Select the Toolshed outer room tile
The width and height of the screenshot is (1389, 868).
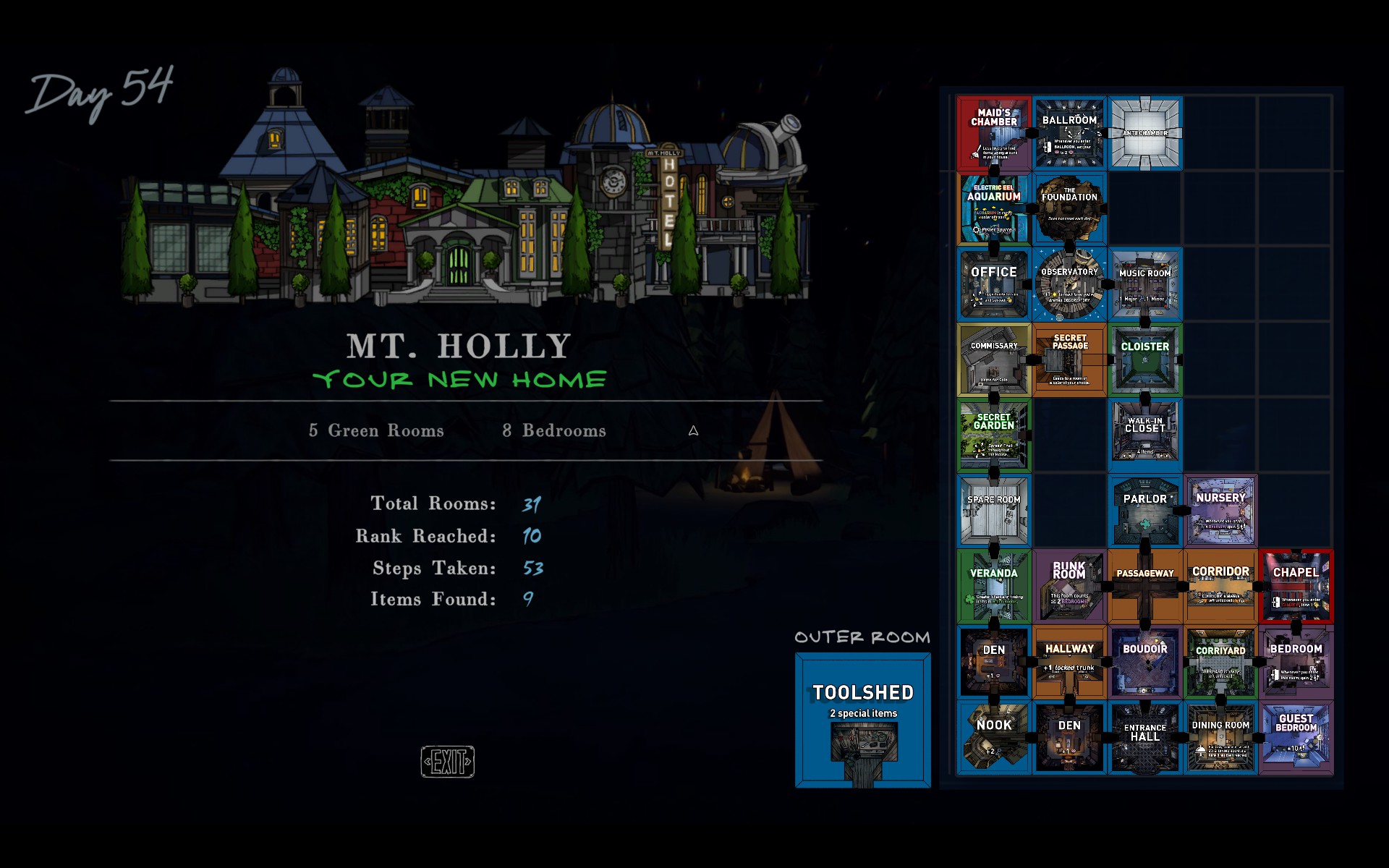tap(862, 720)
